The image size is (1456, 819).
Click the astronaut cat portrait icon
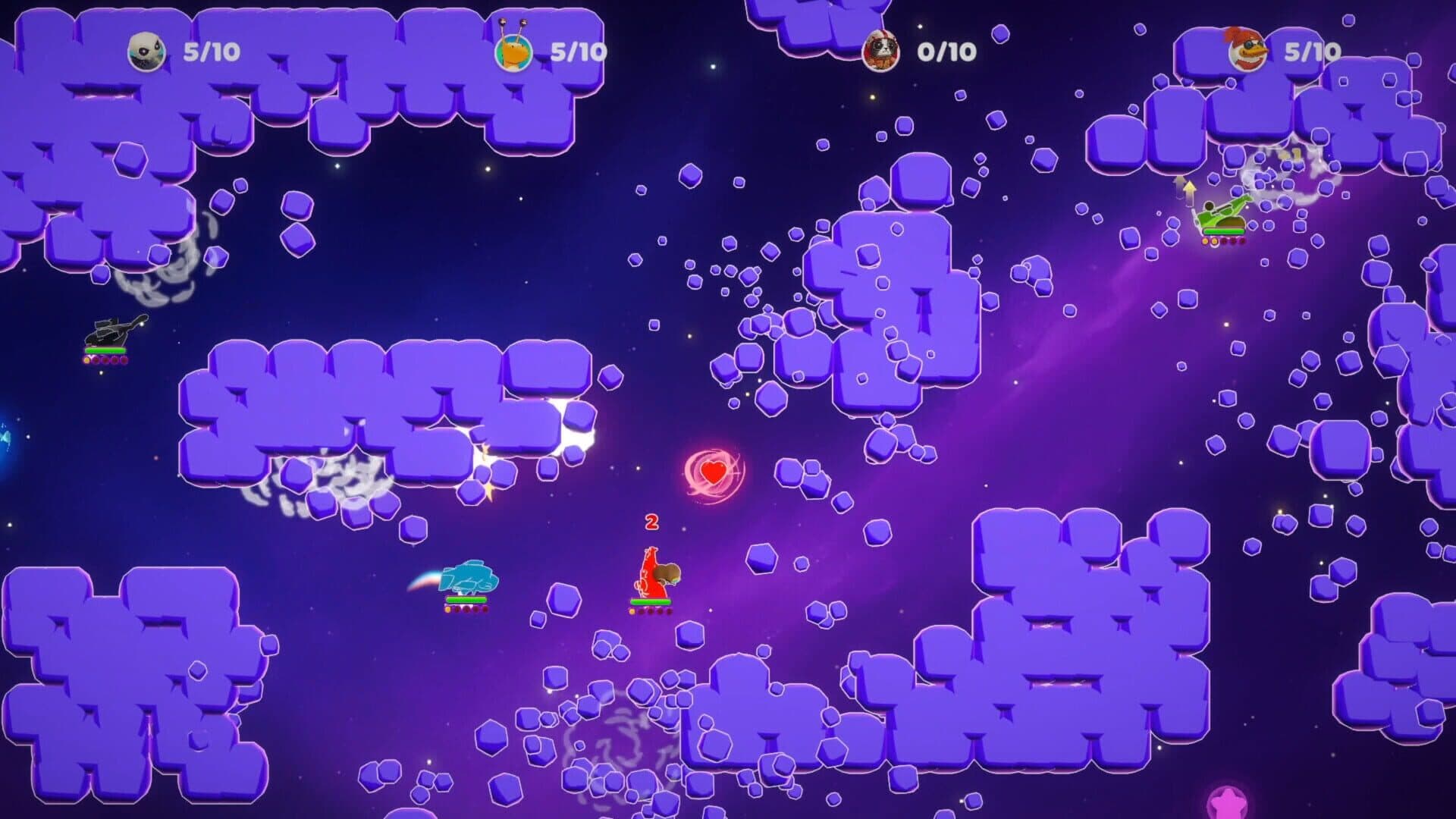click(880, 49)
